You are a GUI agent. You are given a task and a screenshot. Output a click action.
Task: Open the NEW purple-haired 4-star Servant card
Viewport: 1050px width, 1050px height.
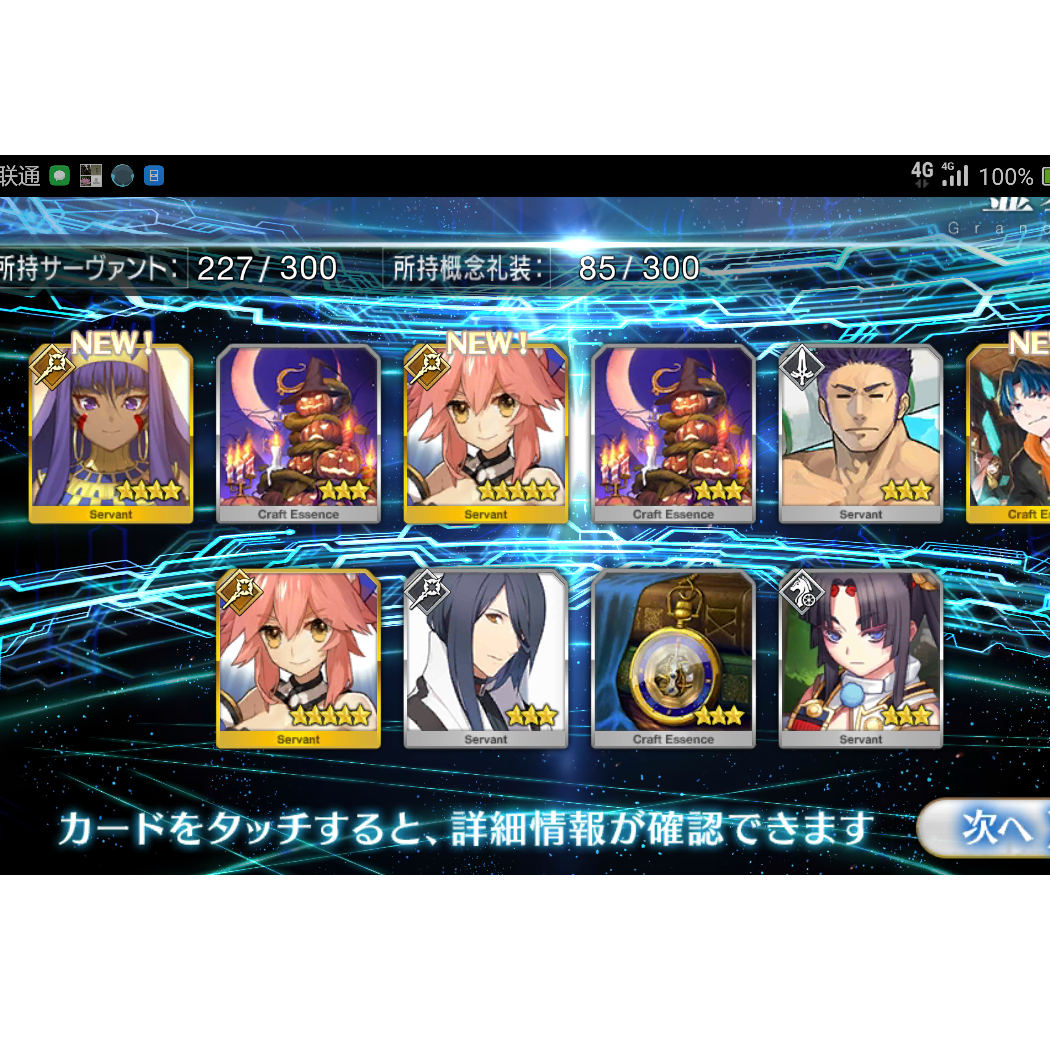click(111, 434)
